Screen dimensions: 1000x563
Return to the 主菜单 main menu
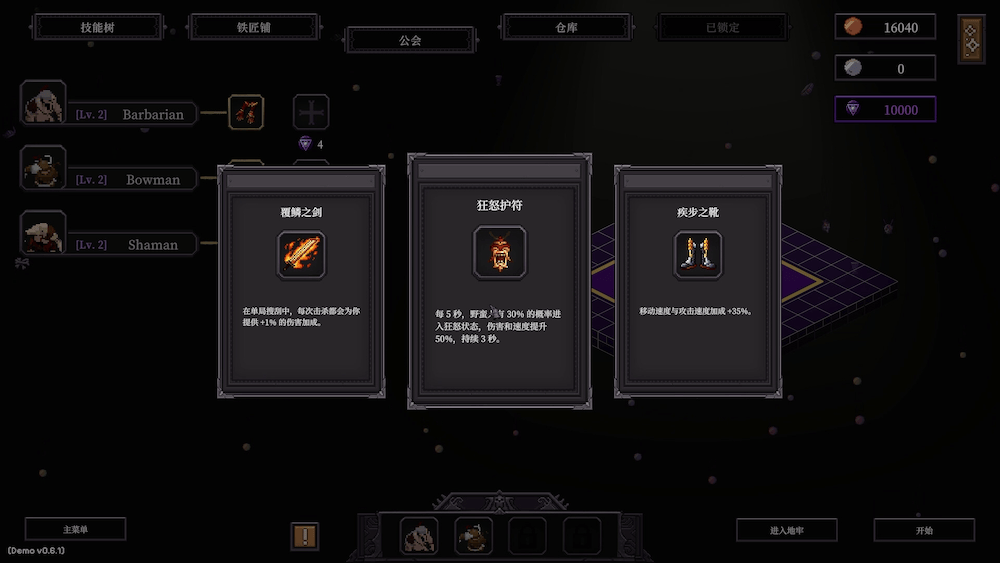(76, 529)
